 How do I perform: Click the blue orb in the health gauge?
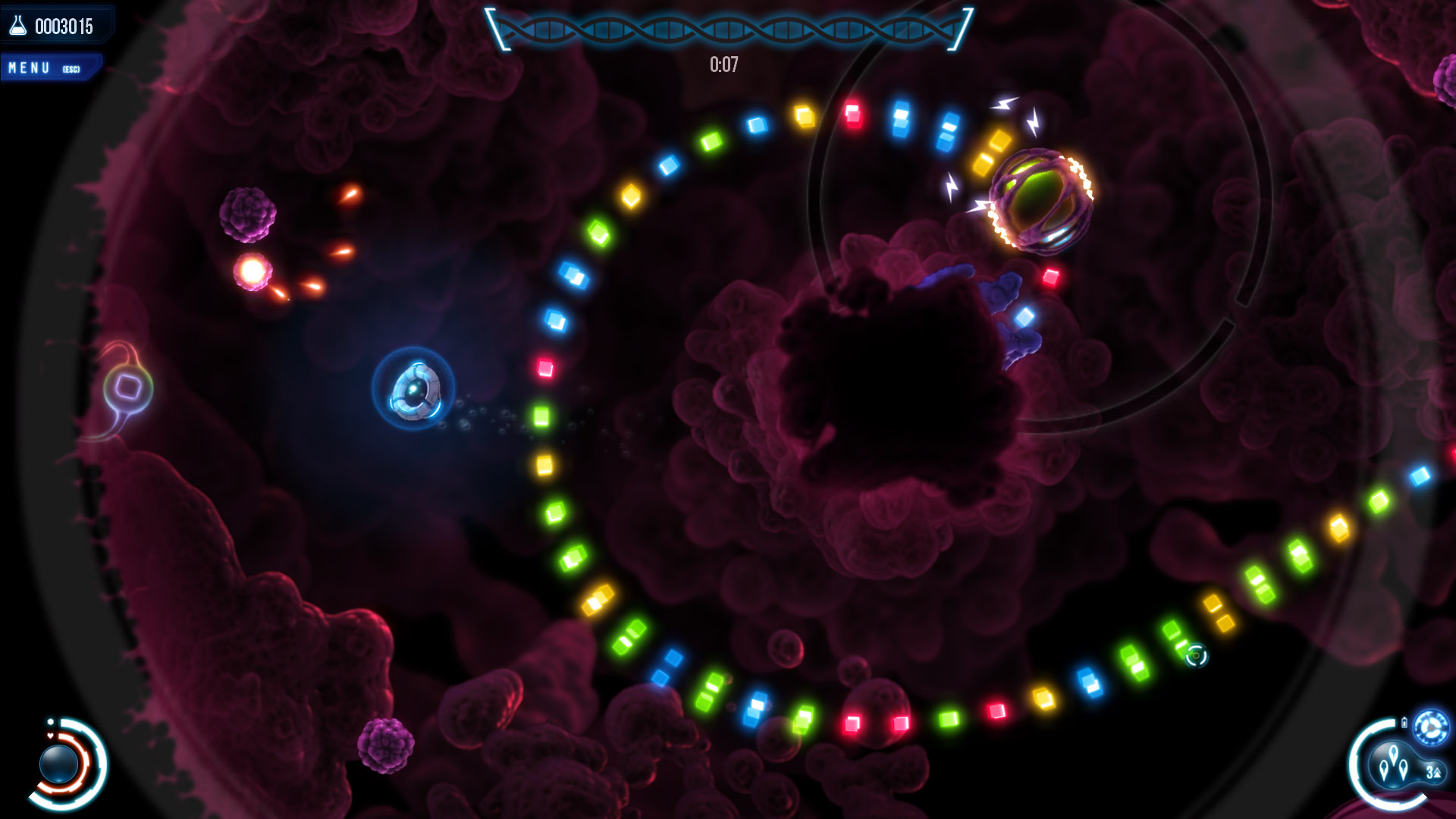(x=59, y=764)
